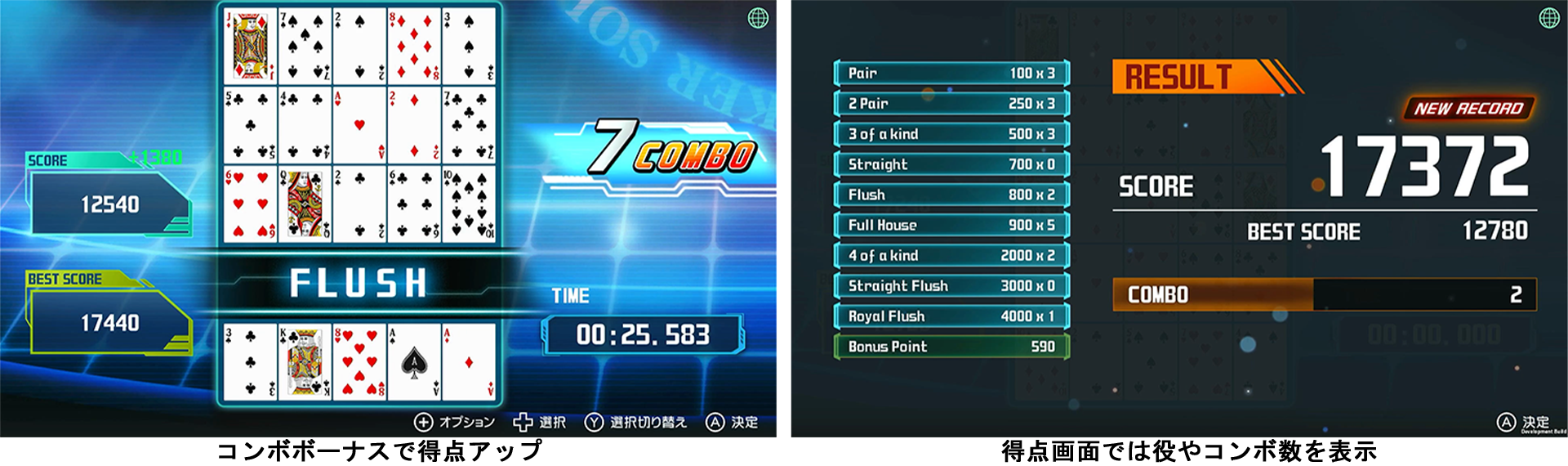Pick the Ace of Hearts card
1568x466 pixels.
pos(359,125)
